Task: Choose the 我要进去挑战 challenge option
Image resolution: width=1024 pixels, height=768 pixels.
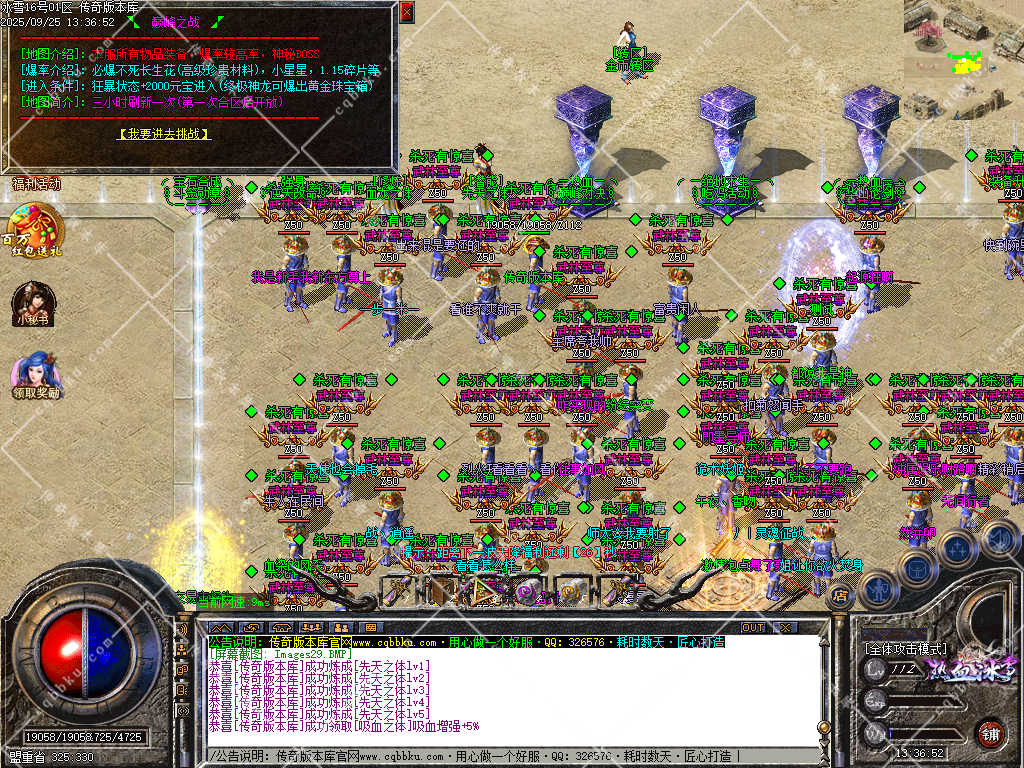Action: coord(164,133)
